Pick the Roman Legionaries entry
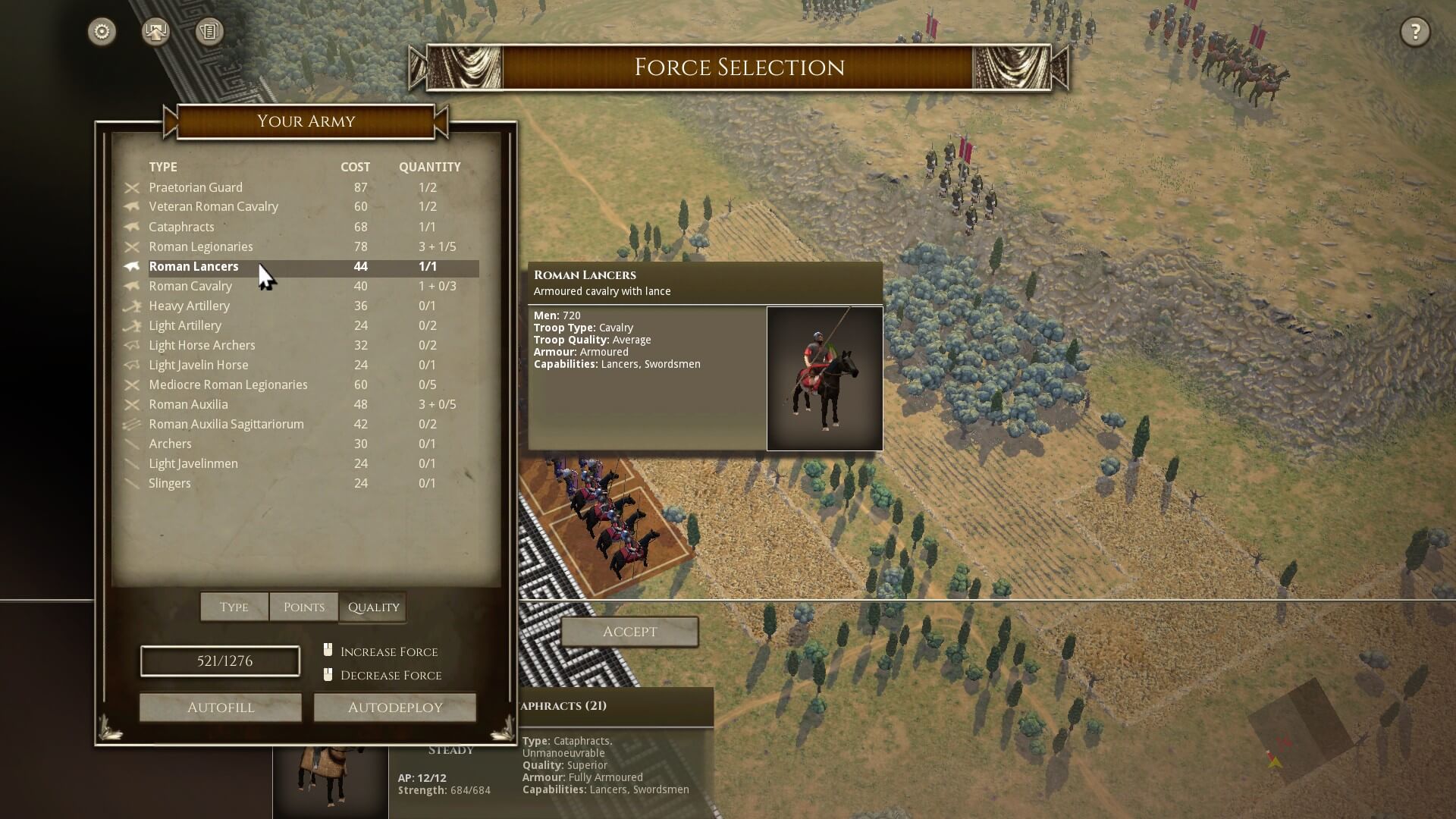This screenshot has width=1456, height=819. pos(201,246)
